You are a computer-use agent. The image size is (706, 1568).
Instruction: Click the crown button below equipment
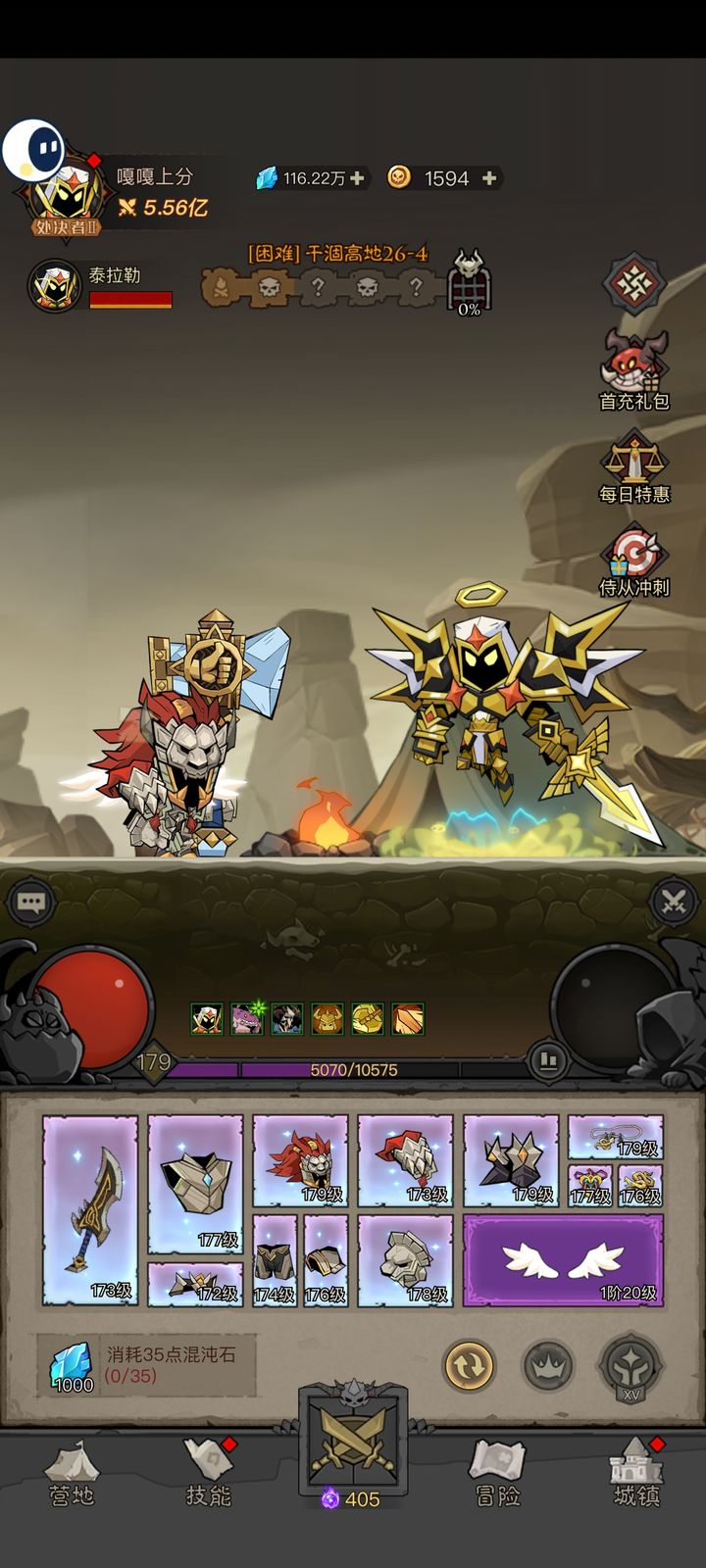[548, 1364]
